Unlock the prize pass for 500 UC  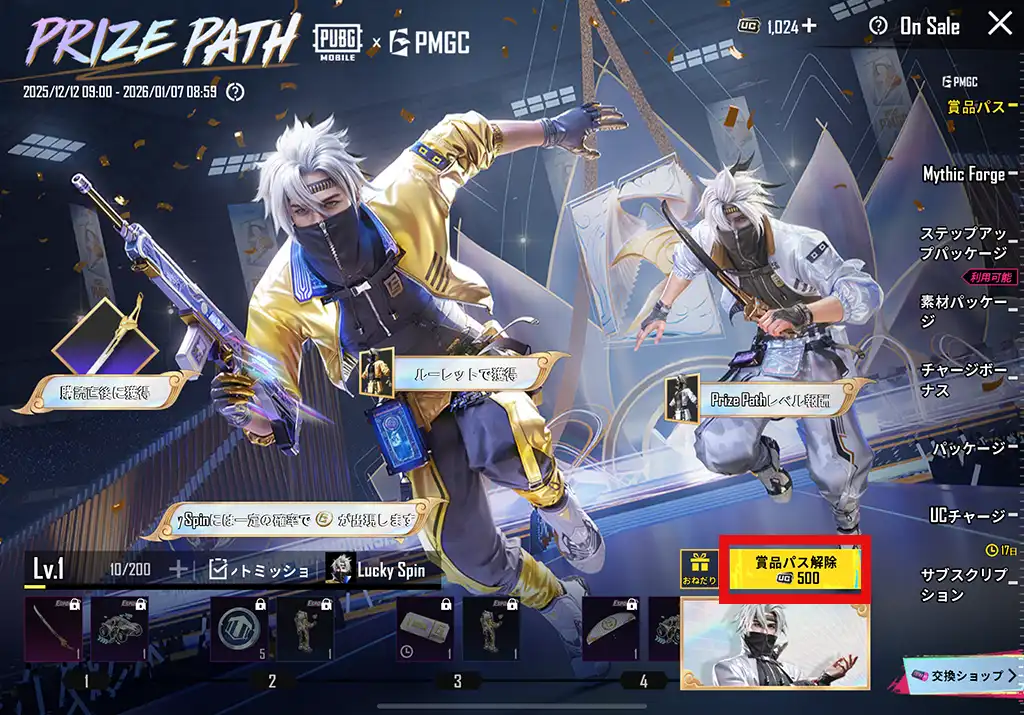(795, 569)
